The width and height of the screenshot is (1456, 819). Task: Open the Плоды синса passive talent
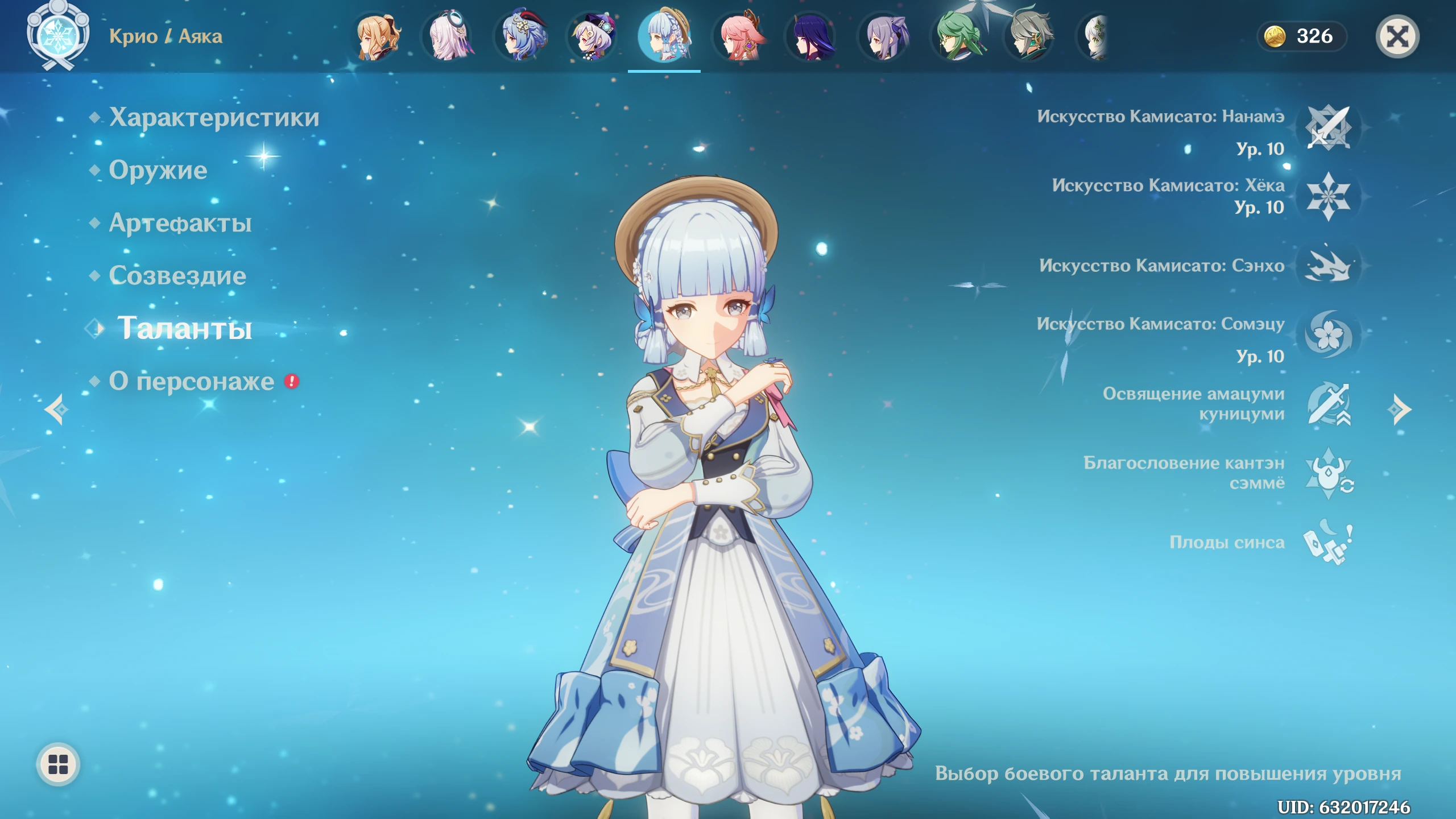[1327, 543]
